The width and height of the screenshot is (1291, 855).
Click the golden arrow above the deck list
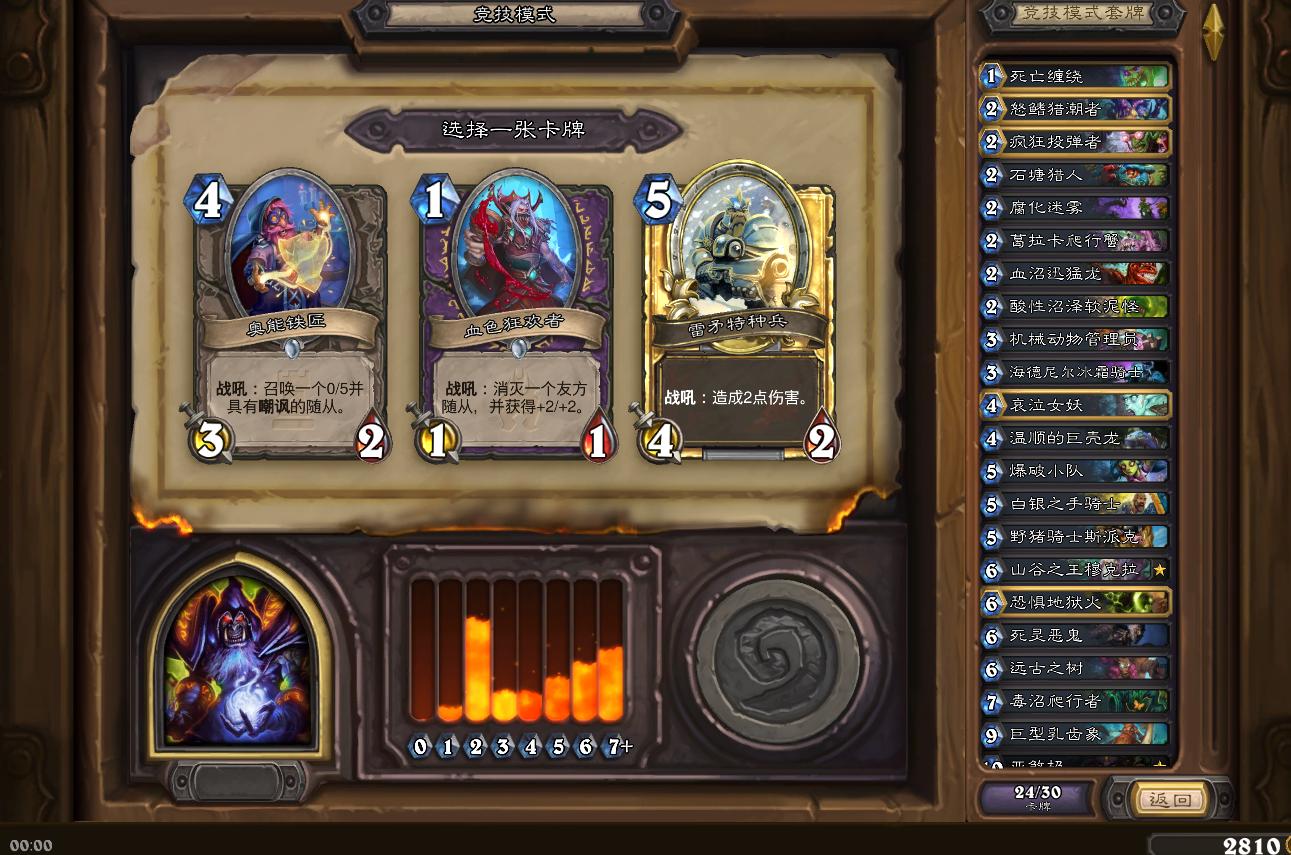pos(1216,30)
